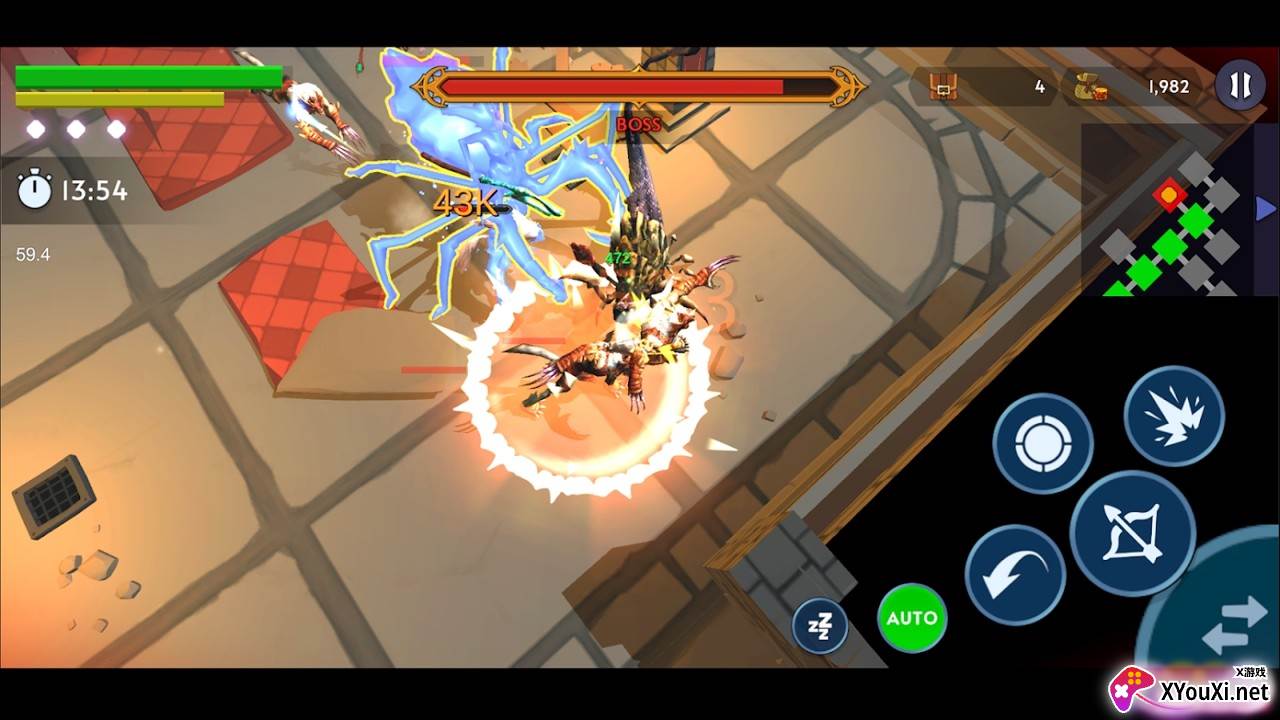This screenshot has width=1280, height=720.
Task: Toggle AUTO combat mode
Action: [911, 618]
